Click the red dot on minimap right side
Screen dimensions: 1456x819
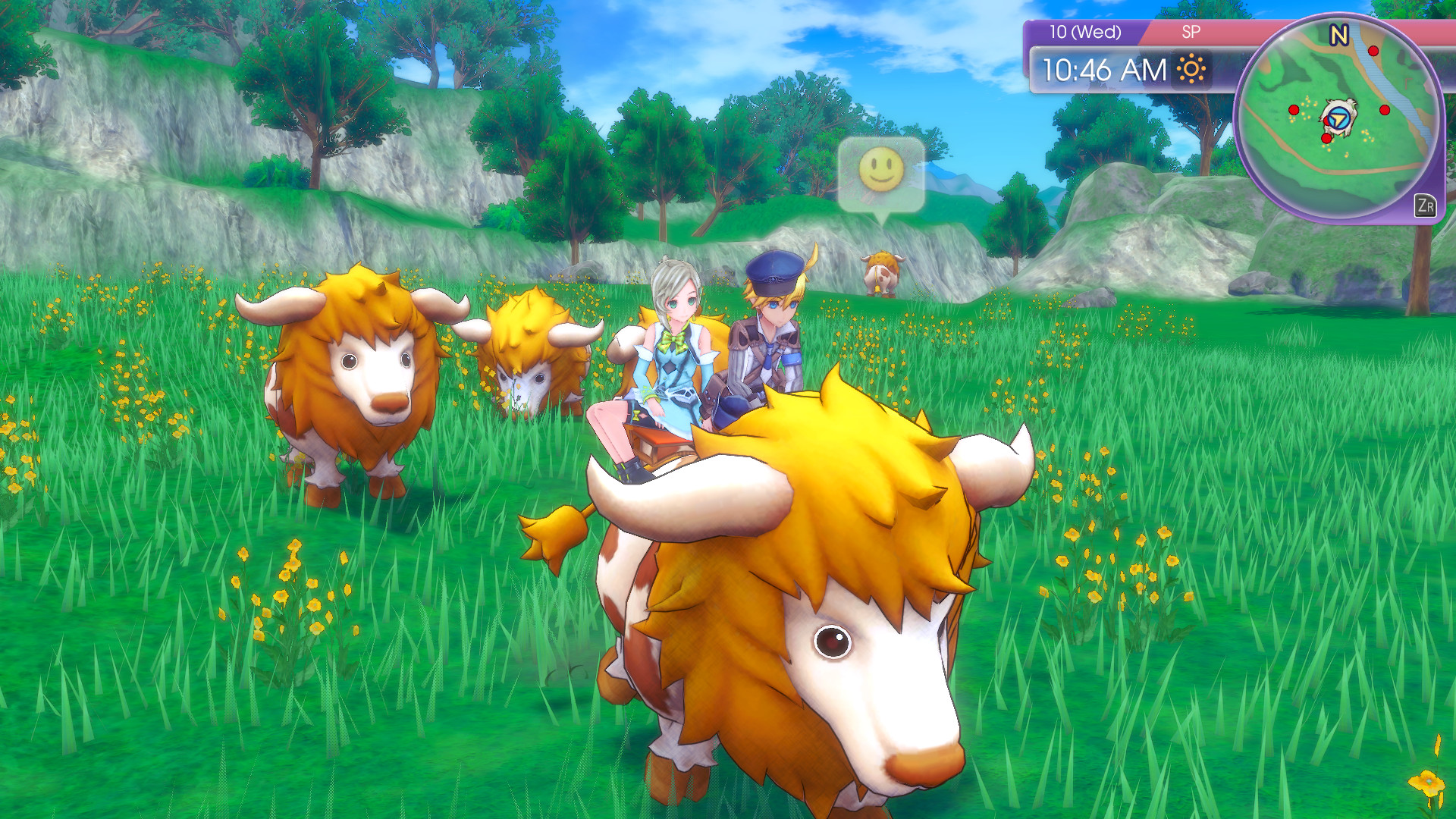1385,109
